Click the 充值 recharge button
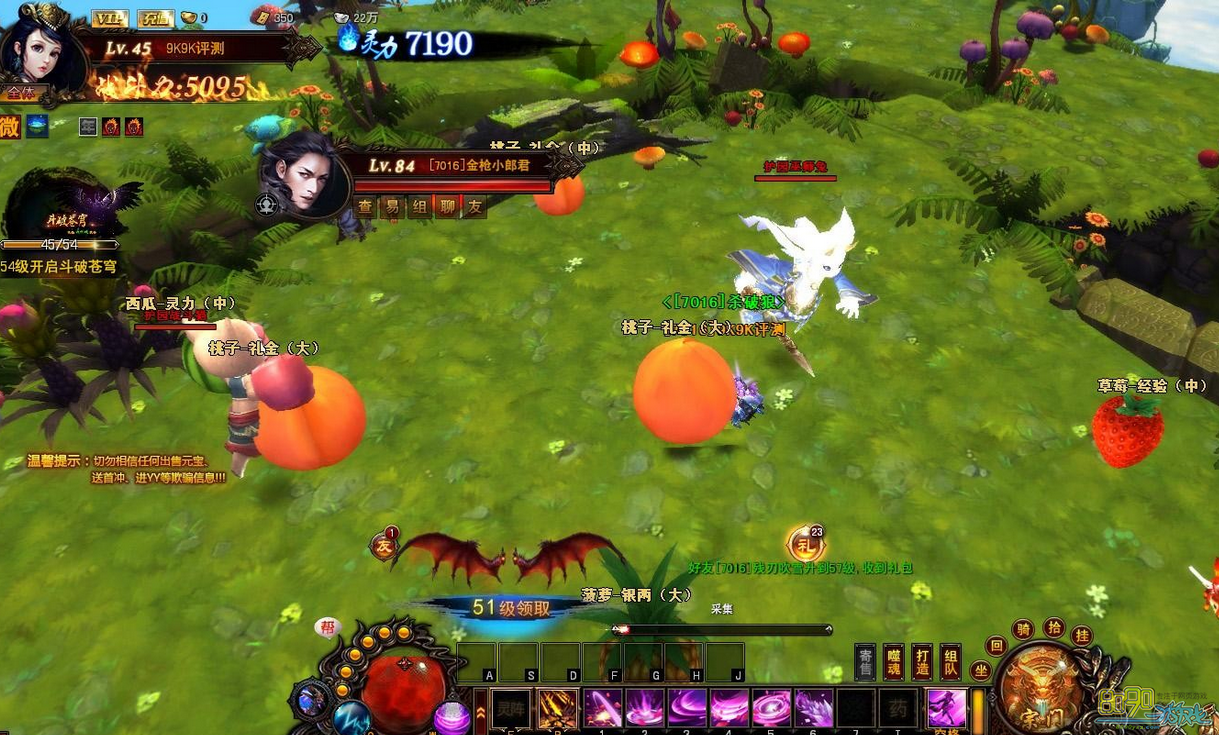Image resolution: width=1219 pixels, height=735 pixels. point(155,18)
